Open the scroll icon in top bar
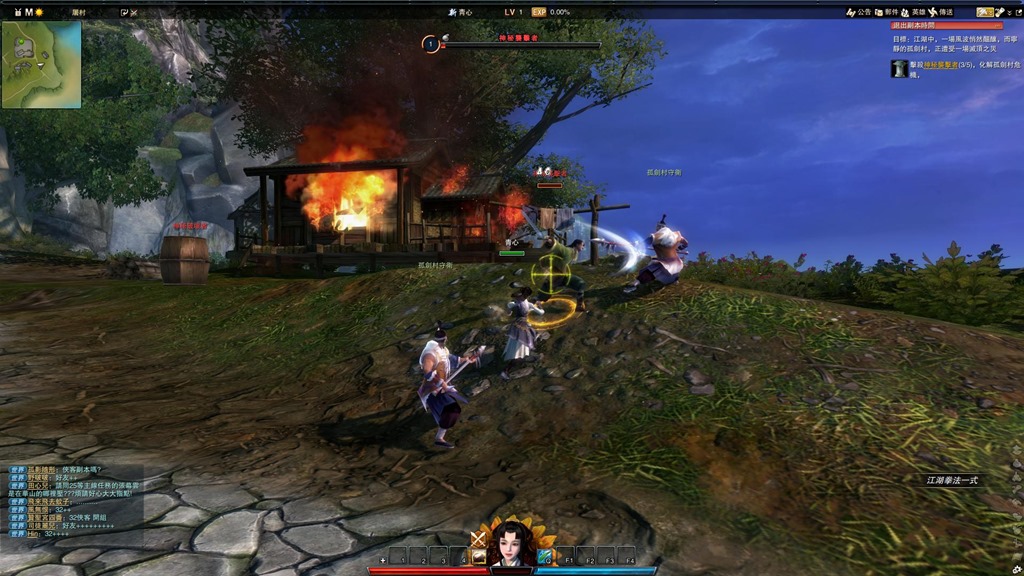This screenshot has height=576, width=1024. [x=999, y=12]
